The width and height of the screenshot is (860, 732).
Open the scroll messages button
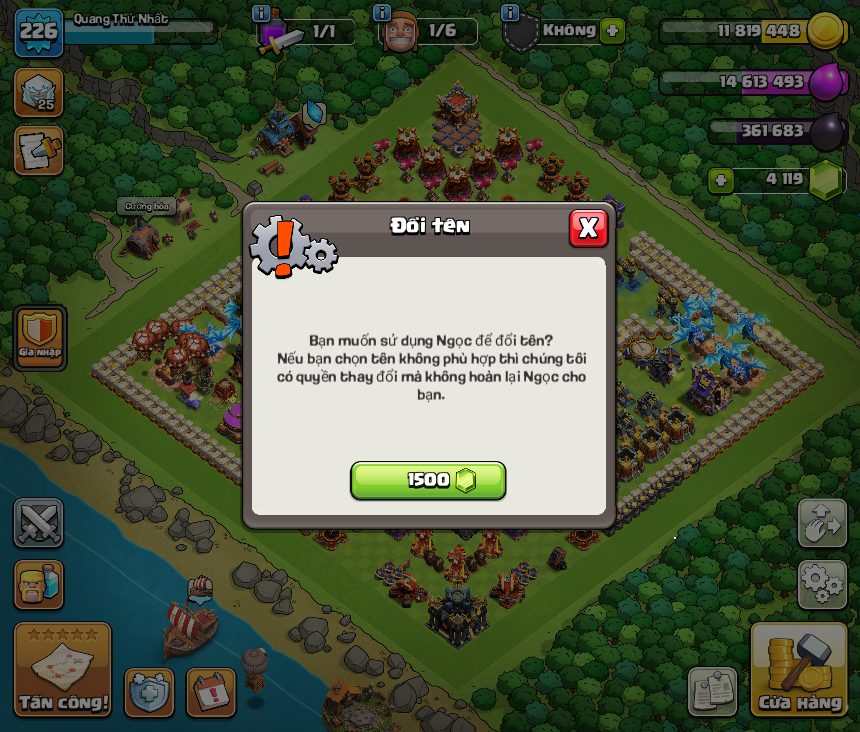pyautogui.click(x=38, y=149)
